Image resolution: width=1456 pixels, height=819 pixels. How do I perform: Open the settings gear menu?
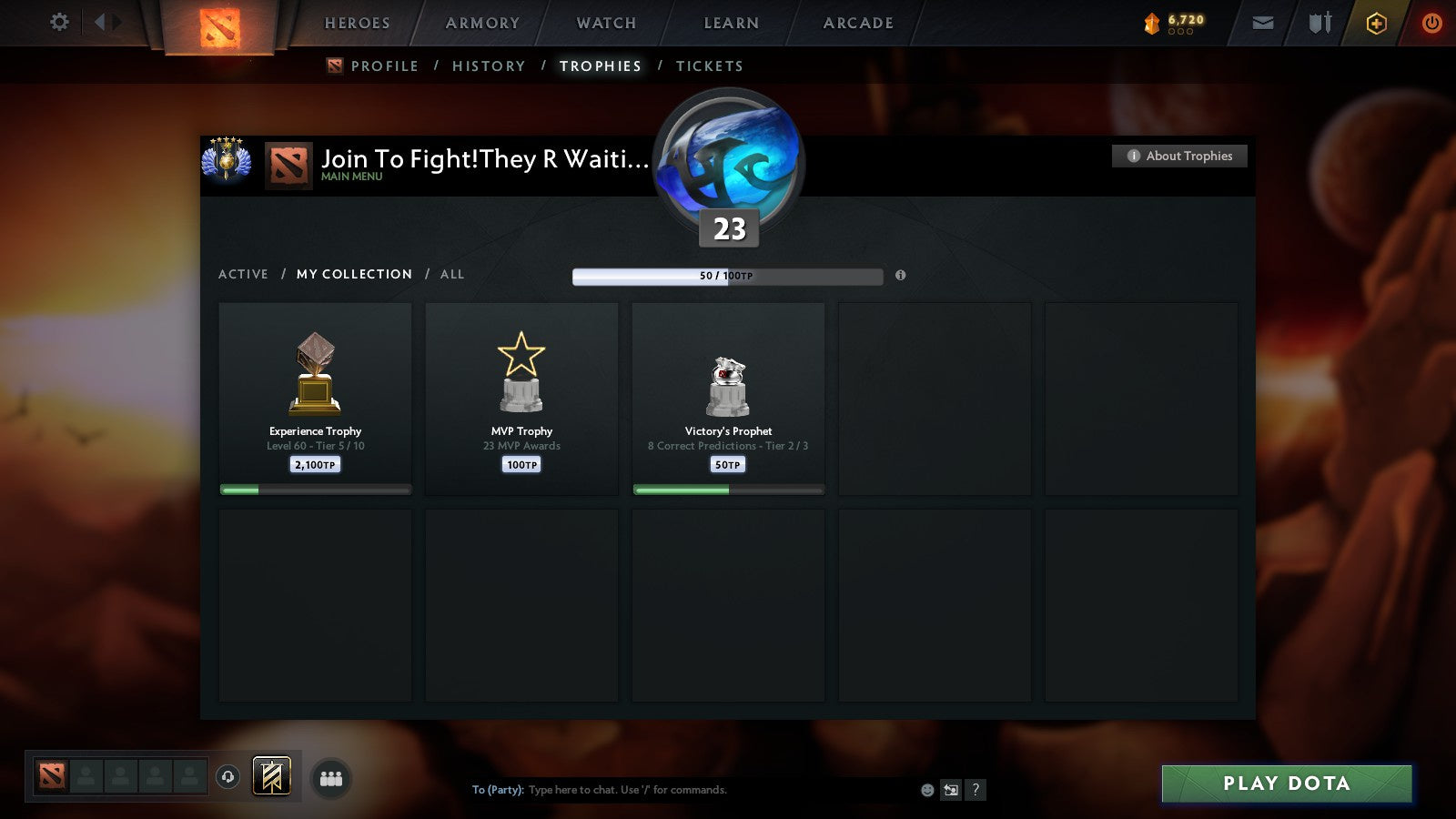click(58, 23)
